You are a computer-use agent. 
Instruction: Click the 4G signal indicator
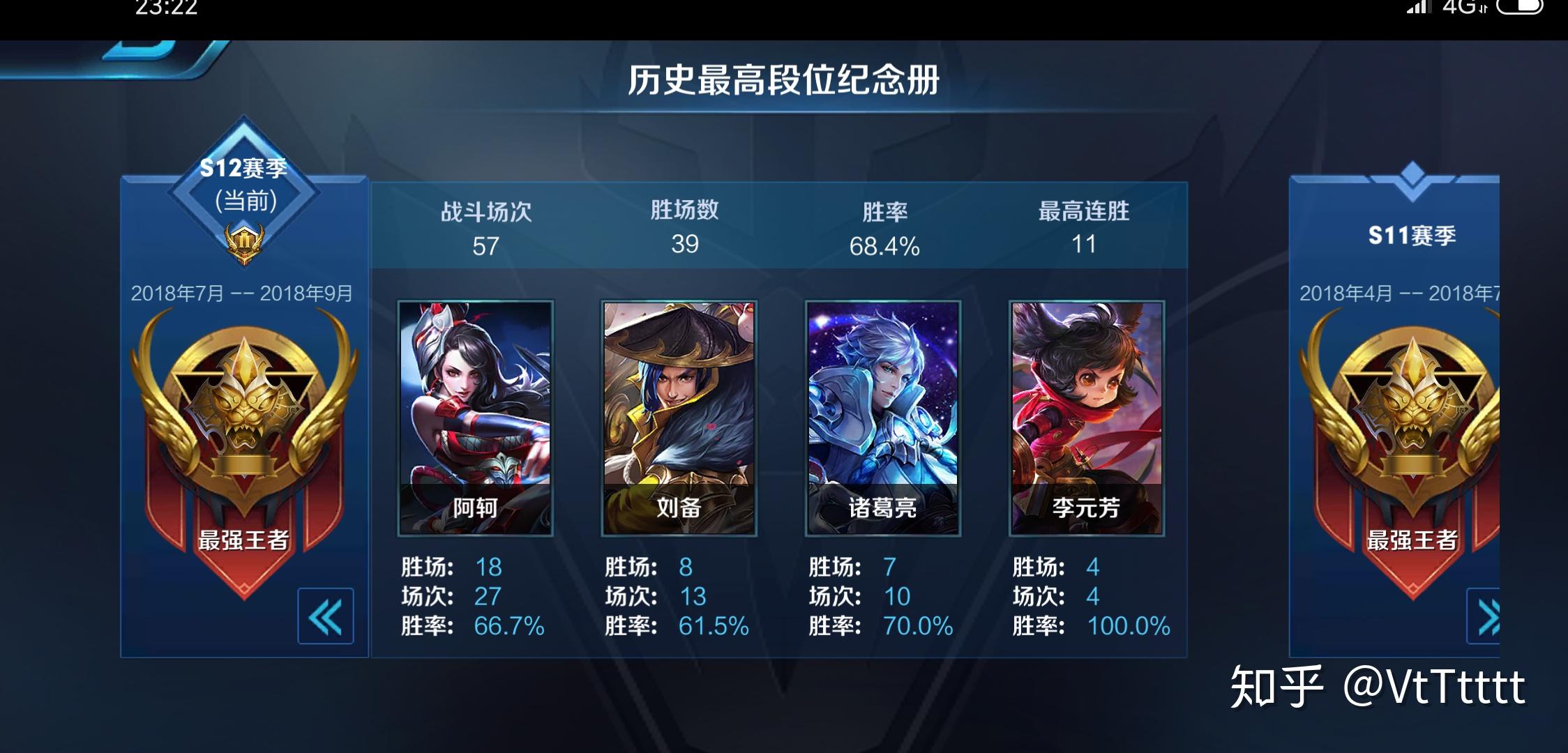coord(1461,9)
